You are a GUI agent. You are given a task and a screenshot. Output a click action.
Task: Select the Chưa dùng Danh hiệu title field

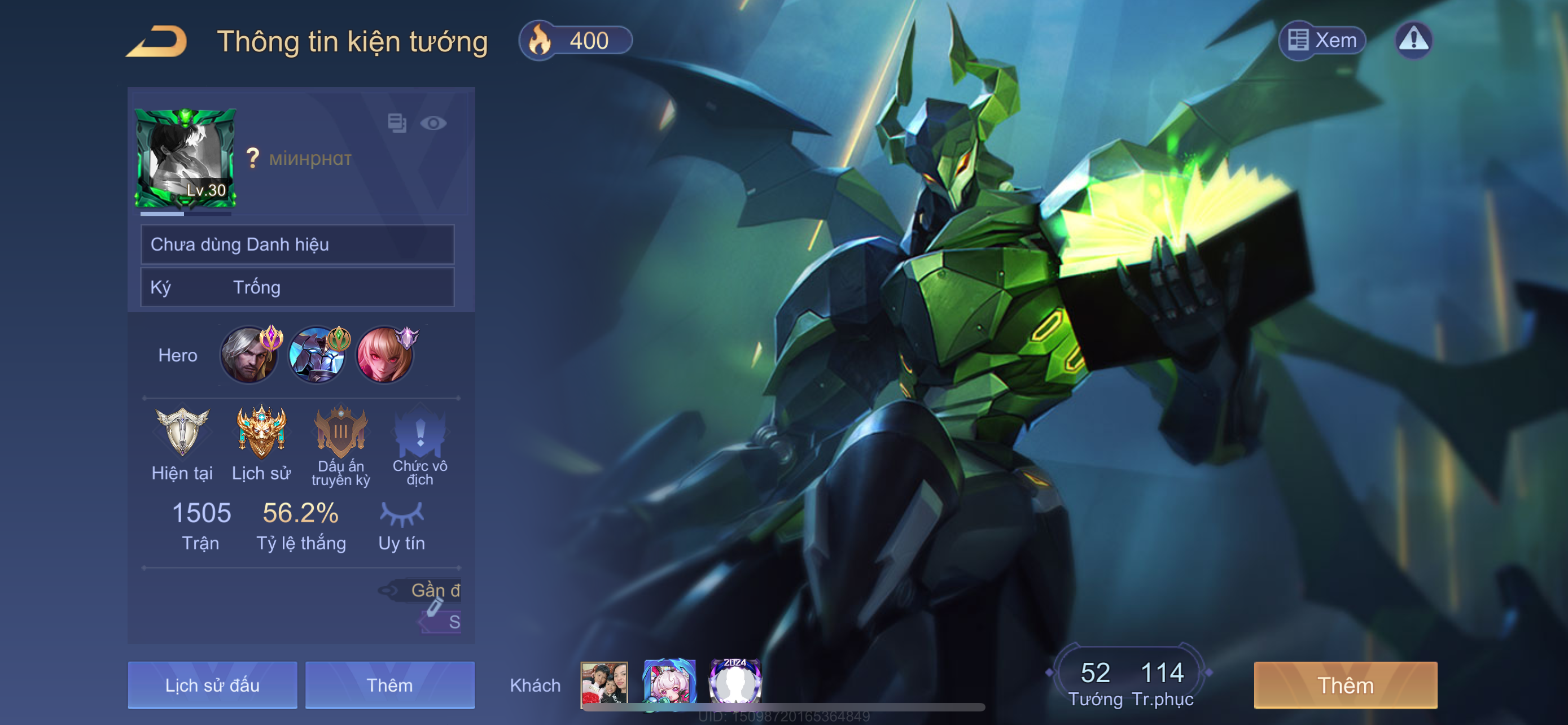pos(297,244)
